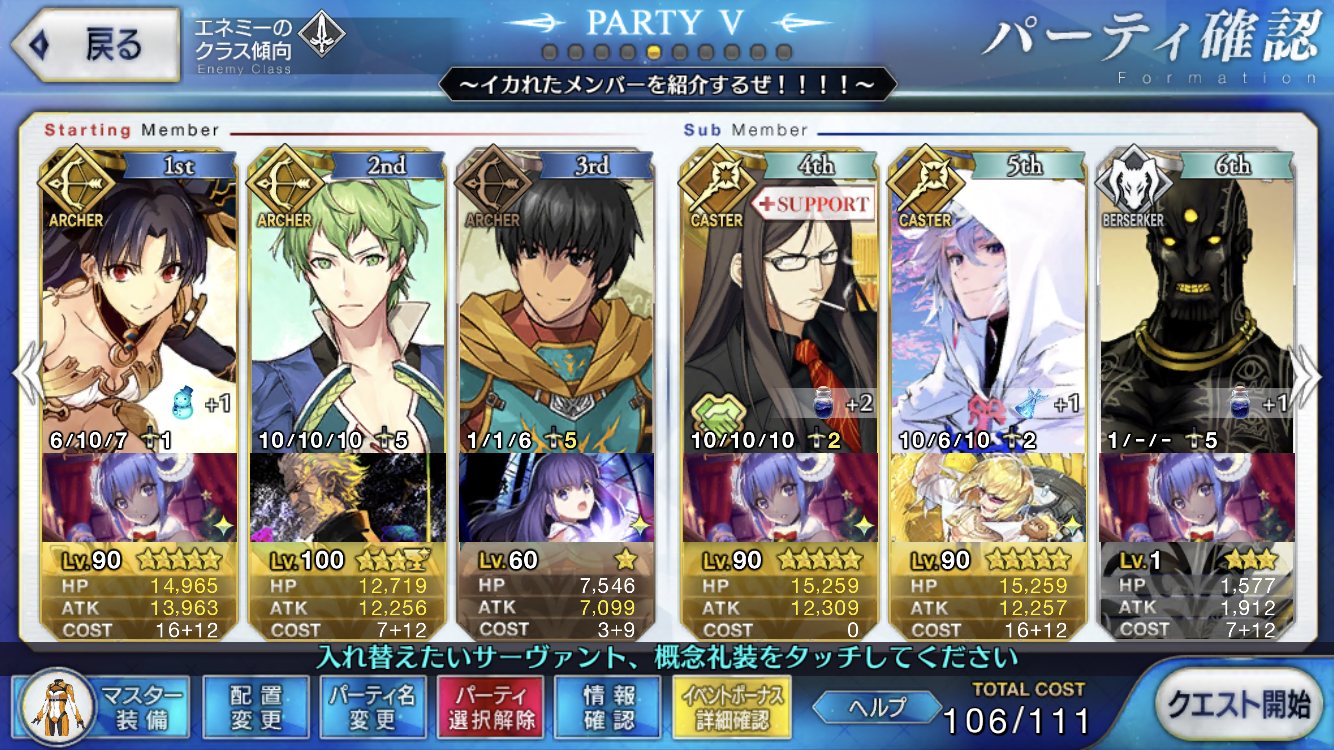
Task: Go back with the 戻る button
Action: point(96,46)
